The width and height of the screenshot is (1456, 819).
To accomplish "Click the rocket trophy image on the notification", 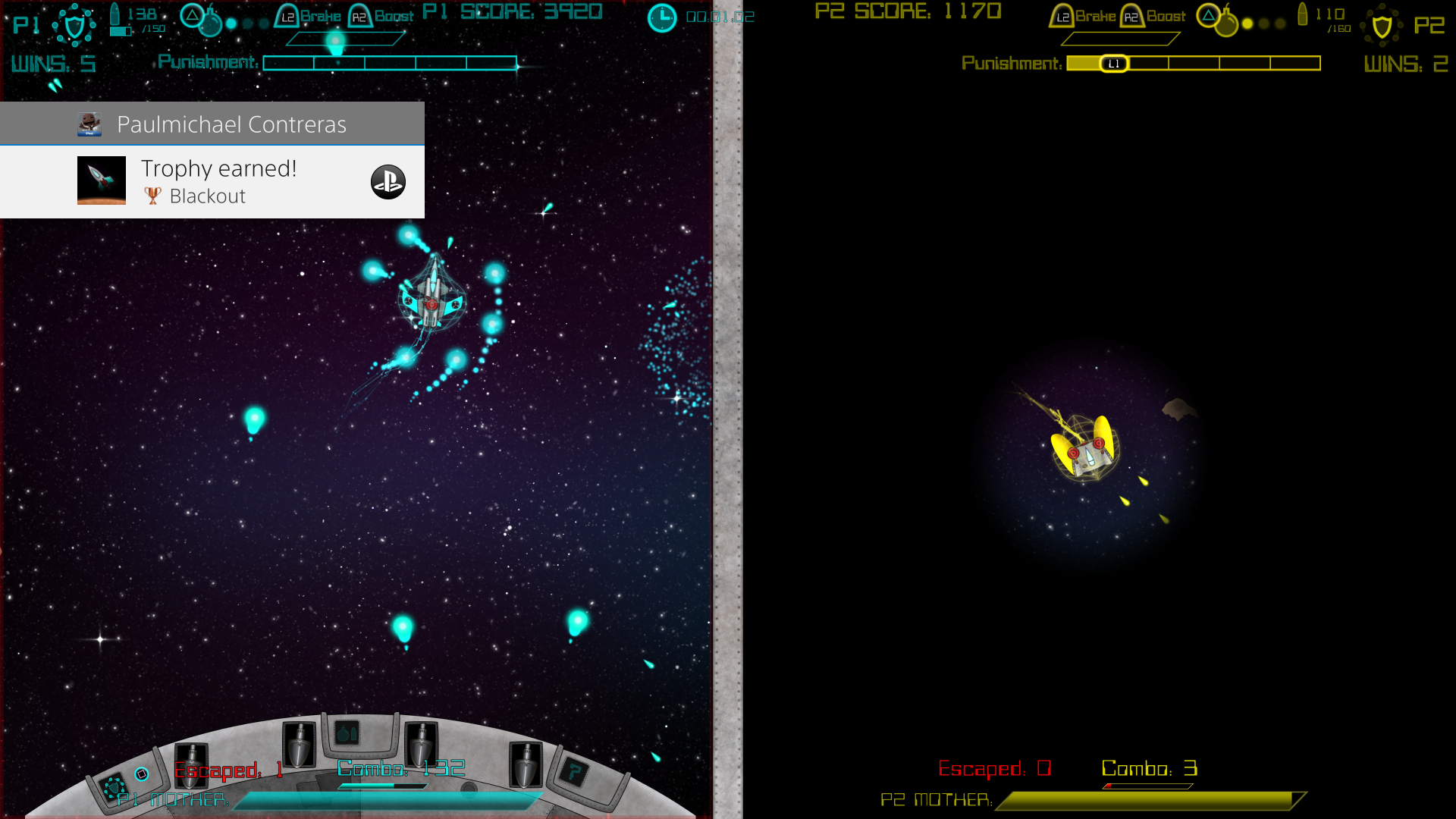I will coord(101,180).
